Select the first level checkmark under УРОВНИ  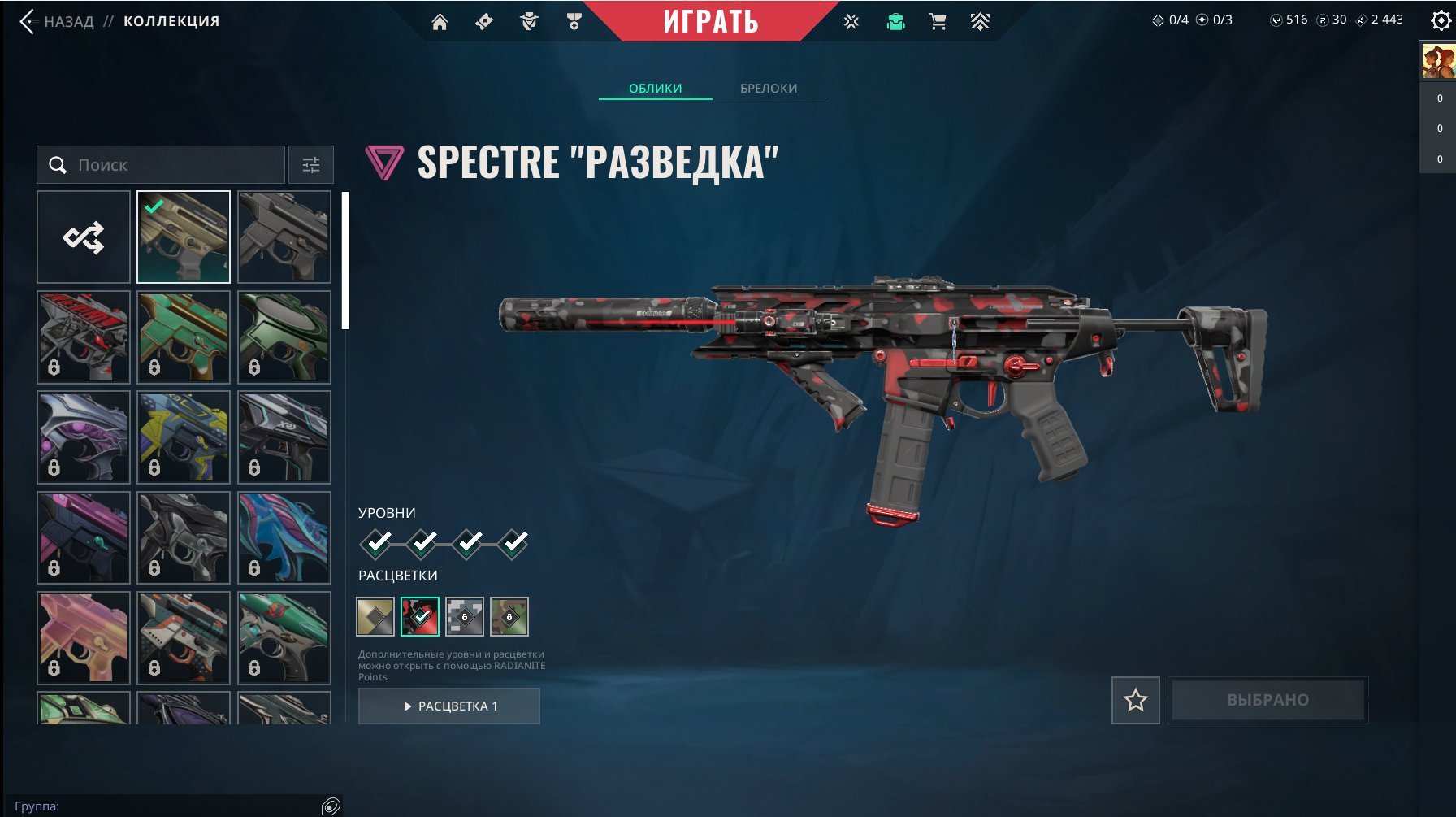(375, 543)
